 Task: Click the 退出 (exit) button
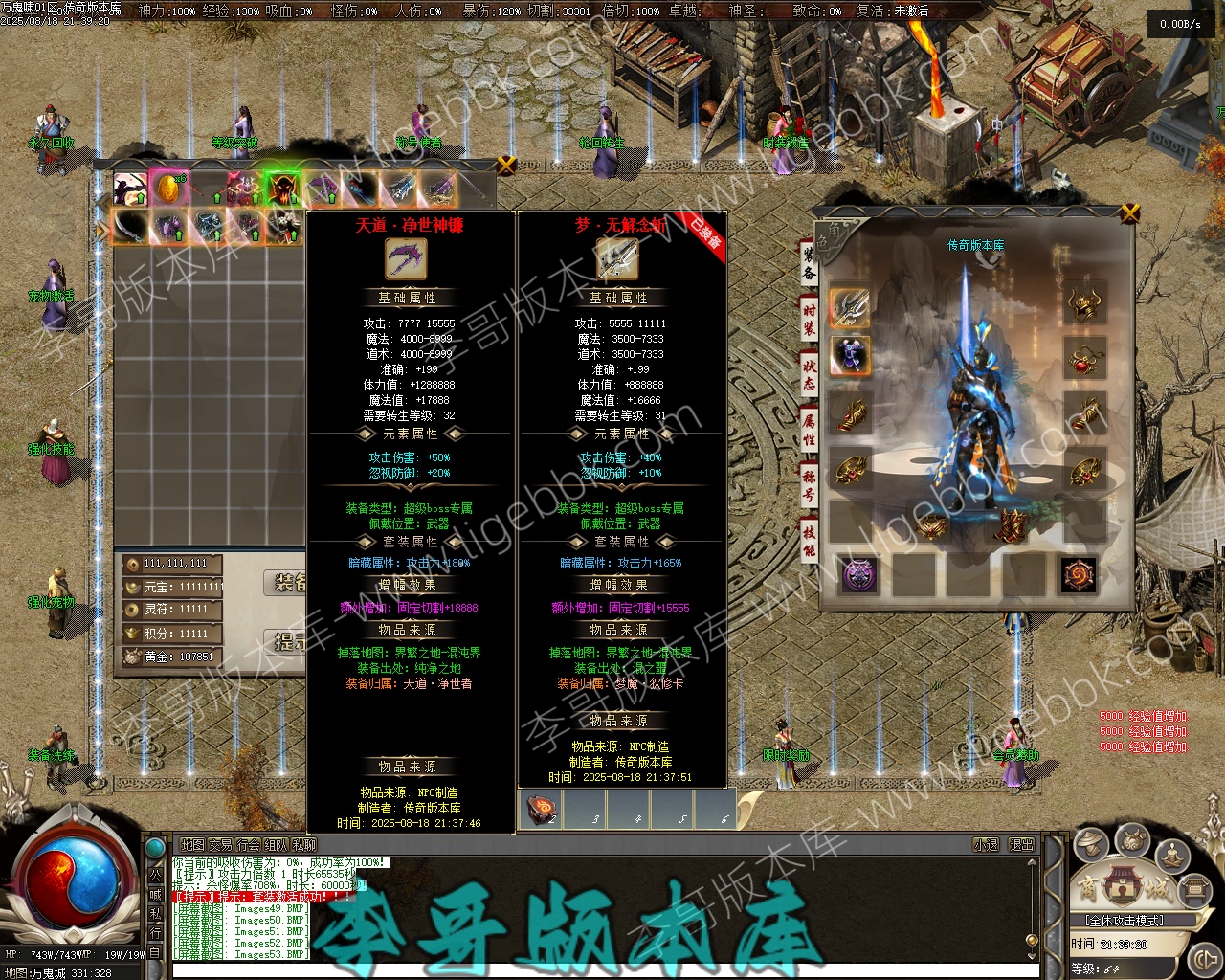pyautogui.click(x=1022, y=845)
